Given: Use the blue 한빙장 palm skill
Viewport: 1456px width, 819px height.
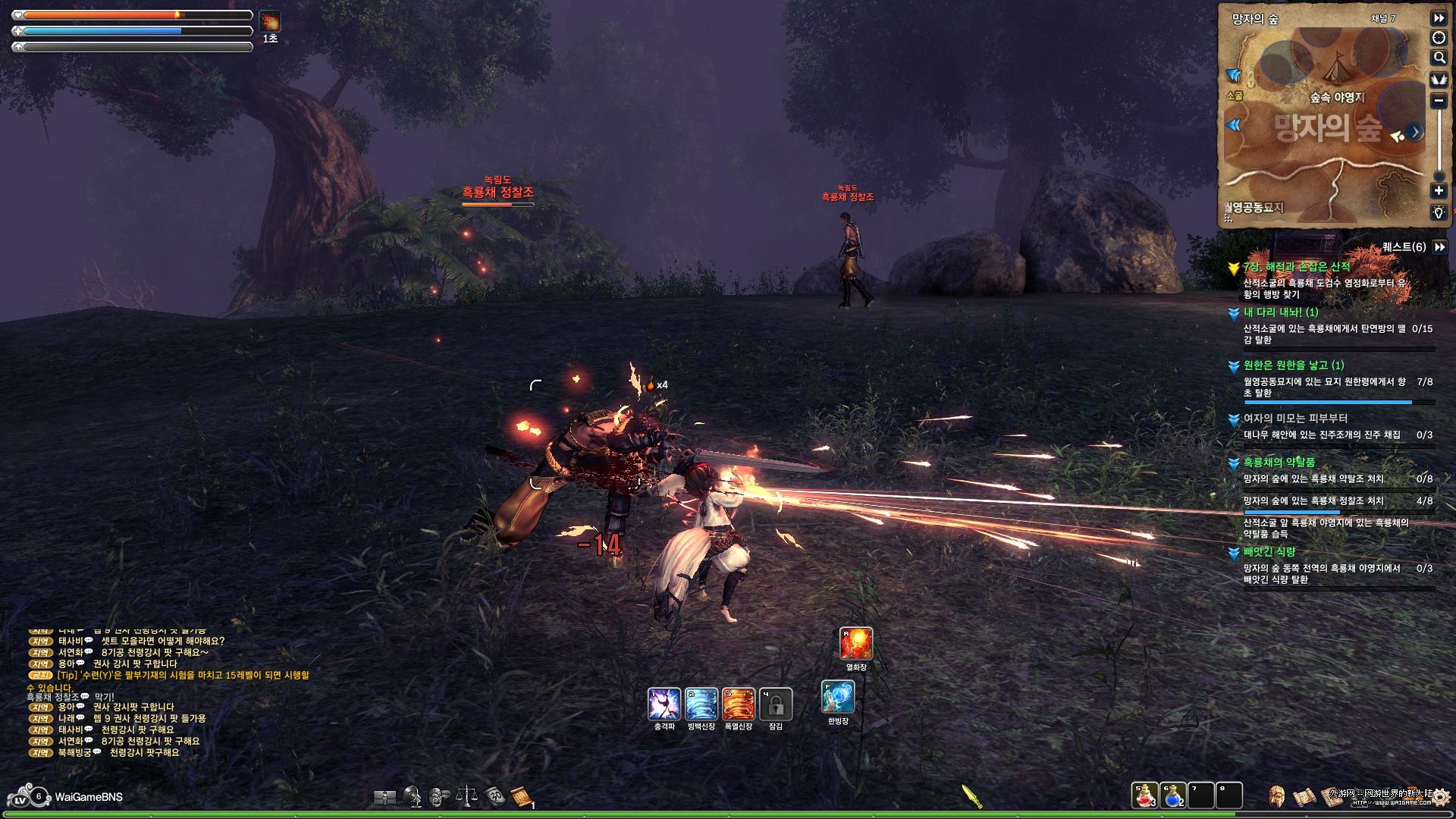Looking at the screenshot, I should click(x=838, y=698).
